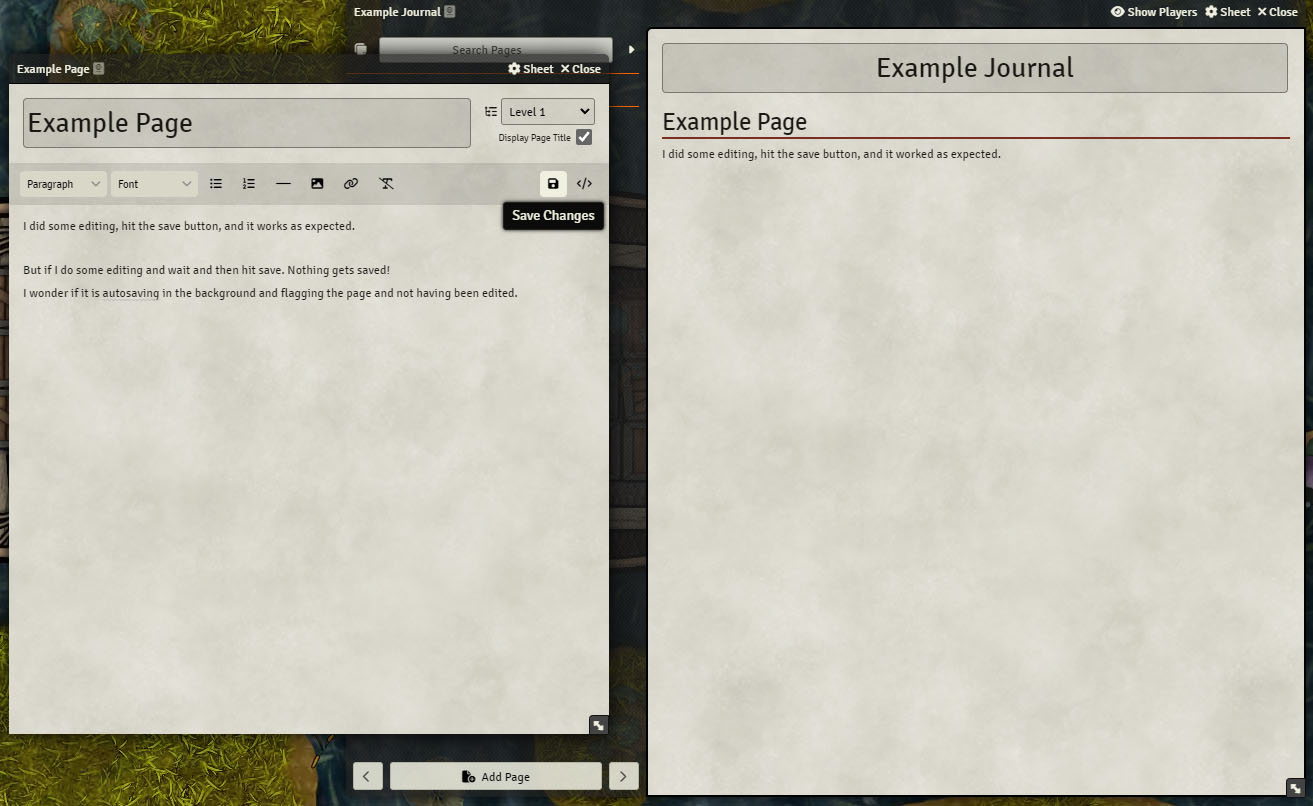Screen dimensions: 1313x806
Task: Toggle the Display Page Title checkbox
Action: (x=584, y=137)
